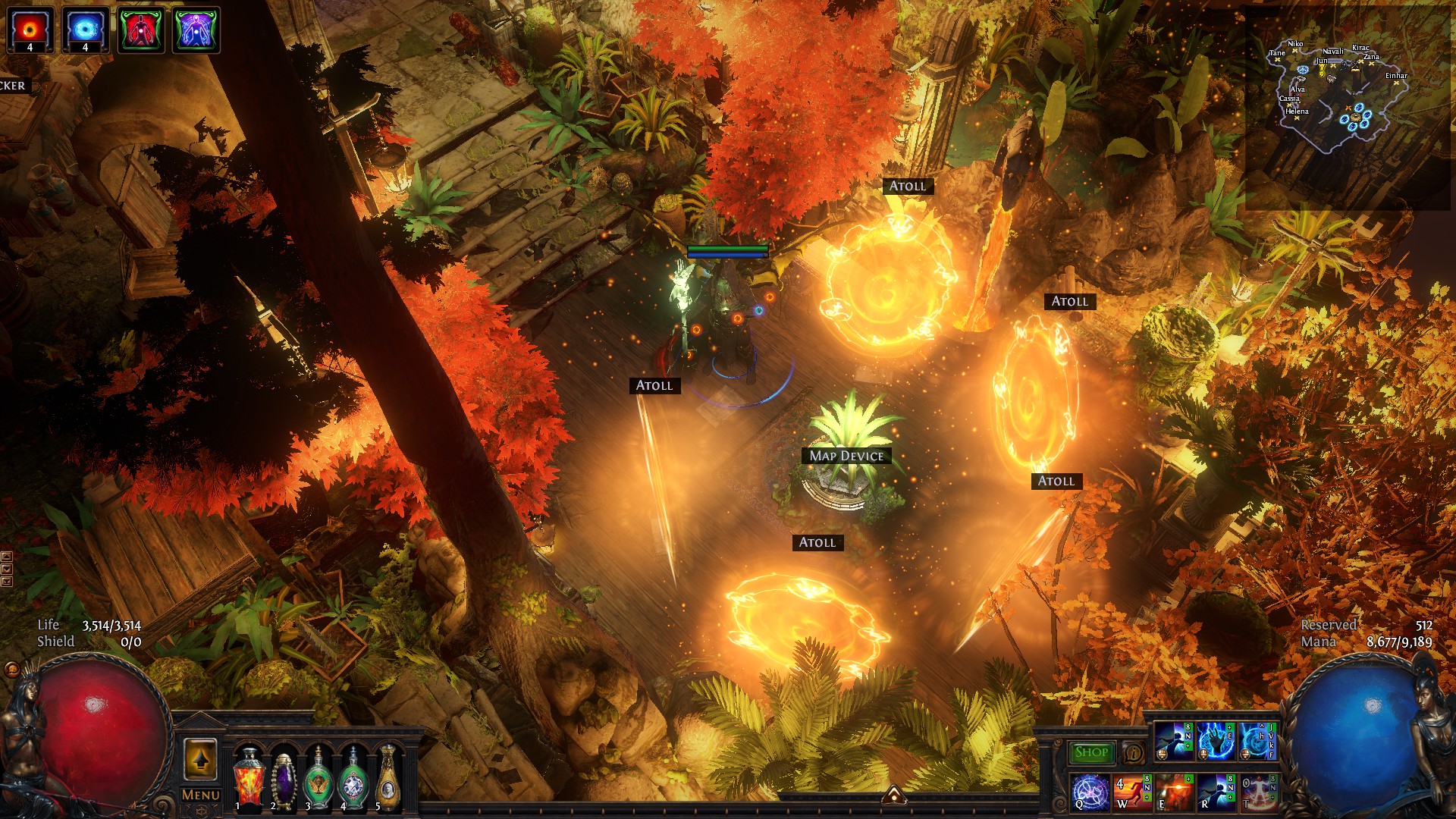
Task: Inspect the blue orb buff with 4 stacks
Action: point(85,30)
